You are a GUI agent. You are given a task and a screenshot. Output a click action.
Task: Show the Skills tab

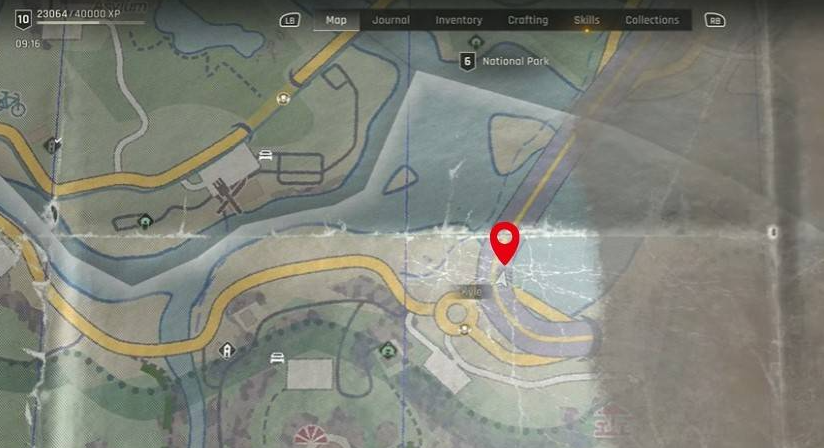pyautogui.click(x=587, y=20)
